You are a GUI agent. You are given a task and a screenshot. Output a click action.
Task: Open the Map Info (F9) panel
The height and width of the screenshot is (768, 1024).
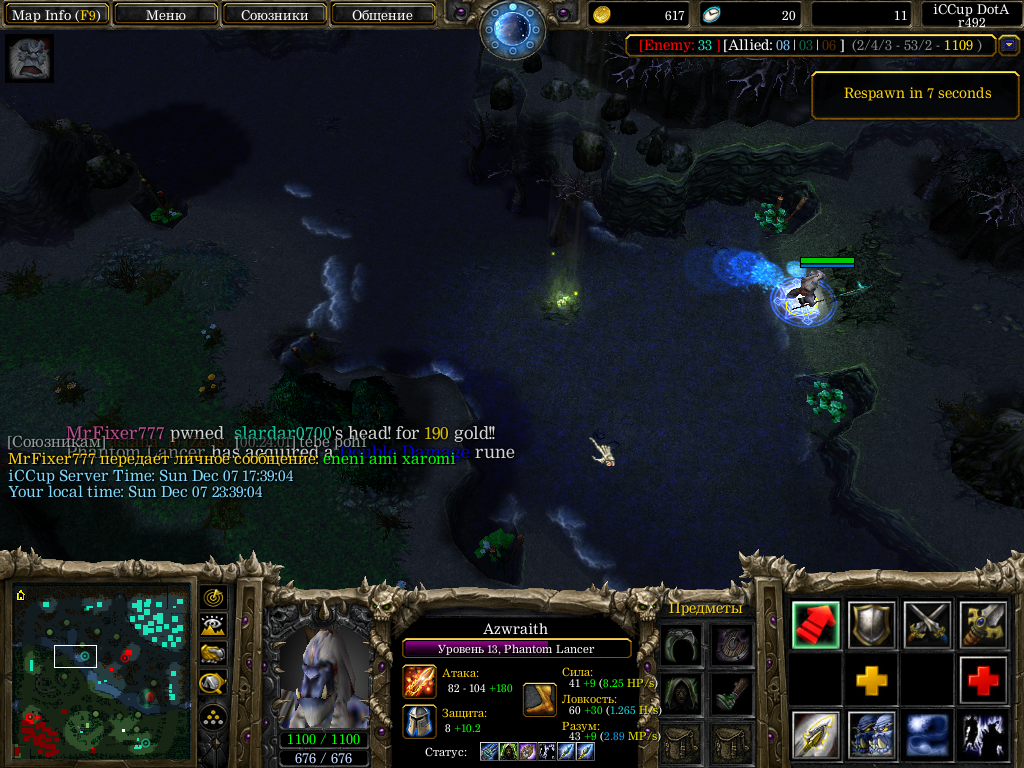55,15
